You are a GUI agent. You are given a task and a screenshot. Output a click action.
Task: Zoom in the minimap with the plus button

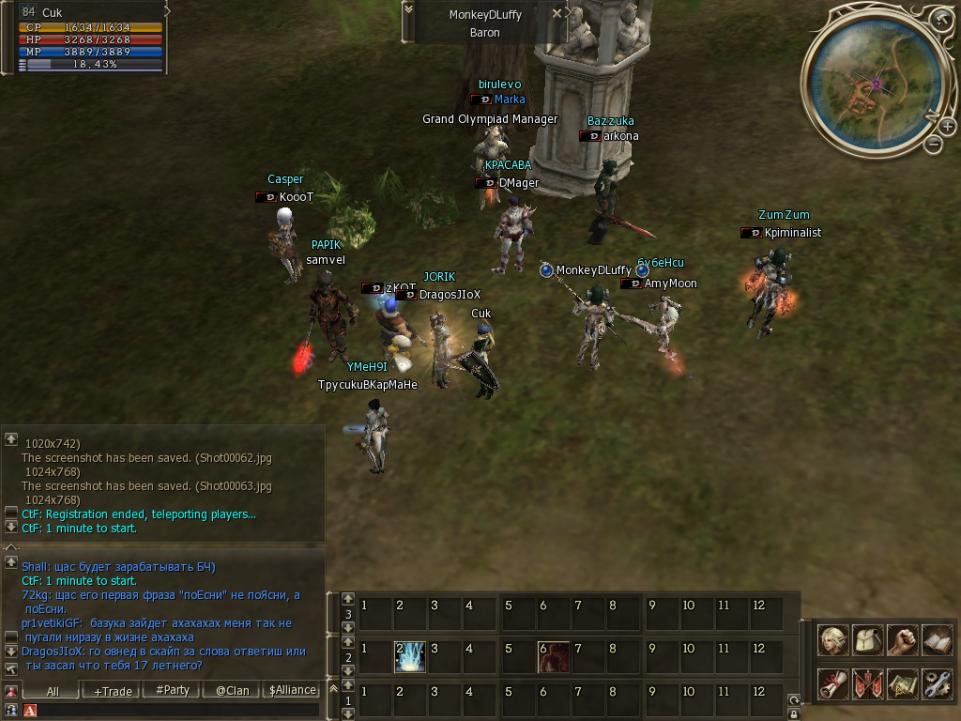pyautogui.click(x=946, y=126)
